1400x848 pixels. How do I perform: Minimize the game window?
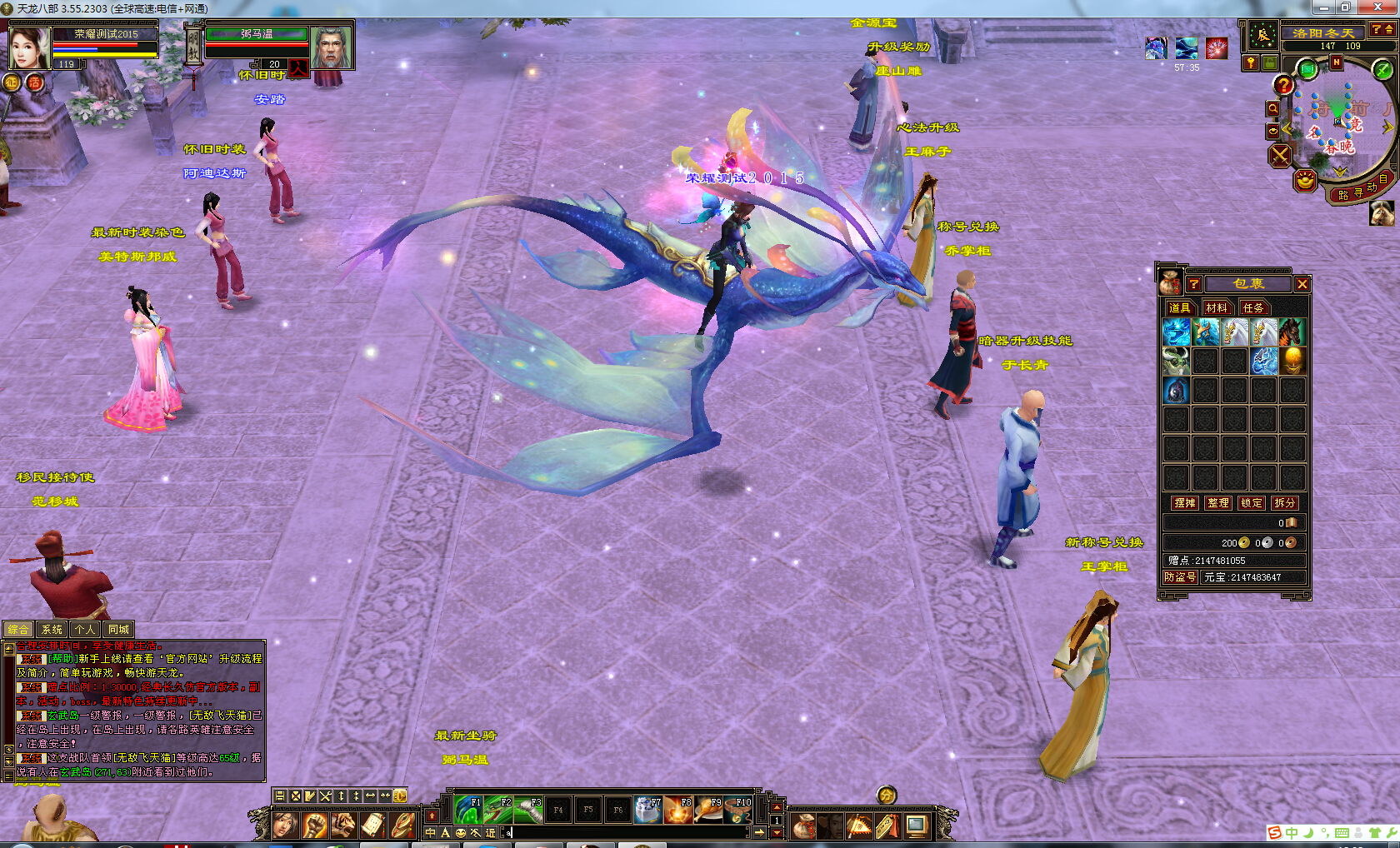1323,7
